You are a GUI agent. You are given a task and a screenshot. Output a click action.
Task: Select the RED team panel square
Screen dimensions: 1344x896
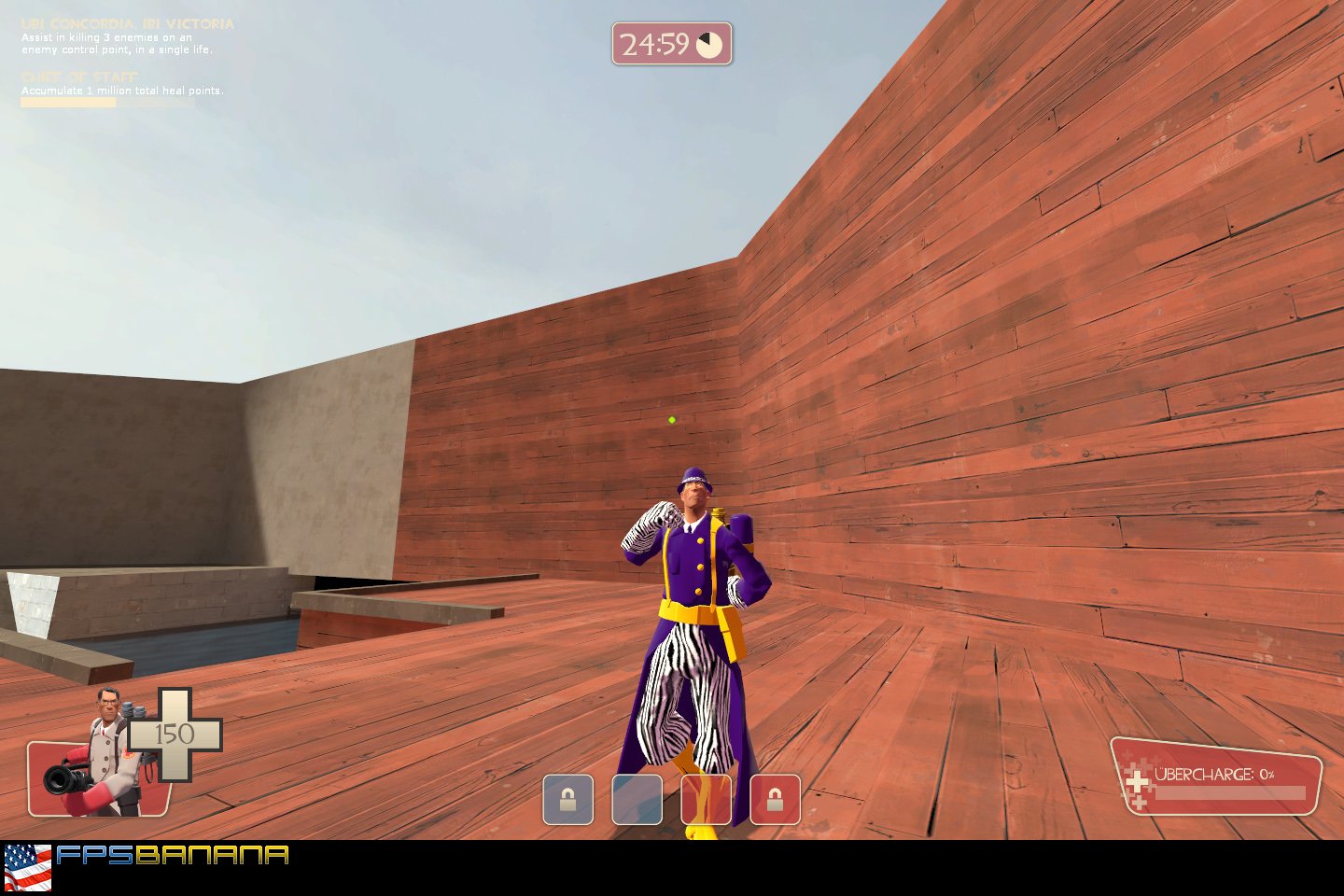[x=707, y=800]
